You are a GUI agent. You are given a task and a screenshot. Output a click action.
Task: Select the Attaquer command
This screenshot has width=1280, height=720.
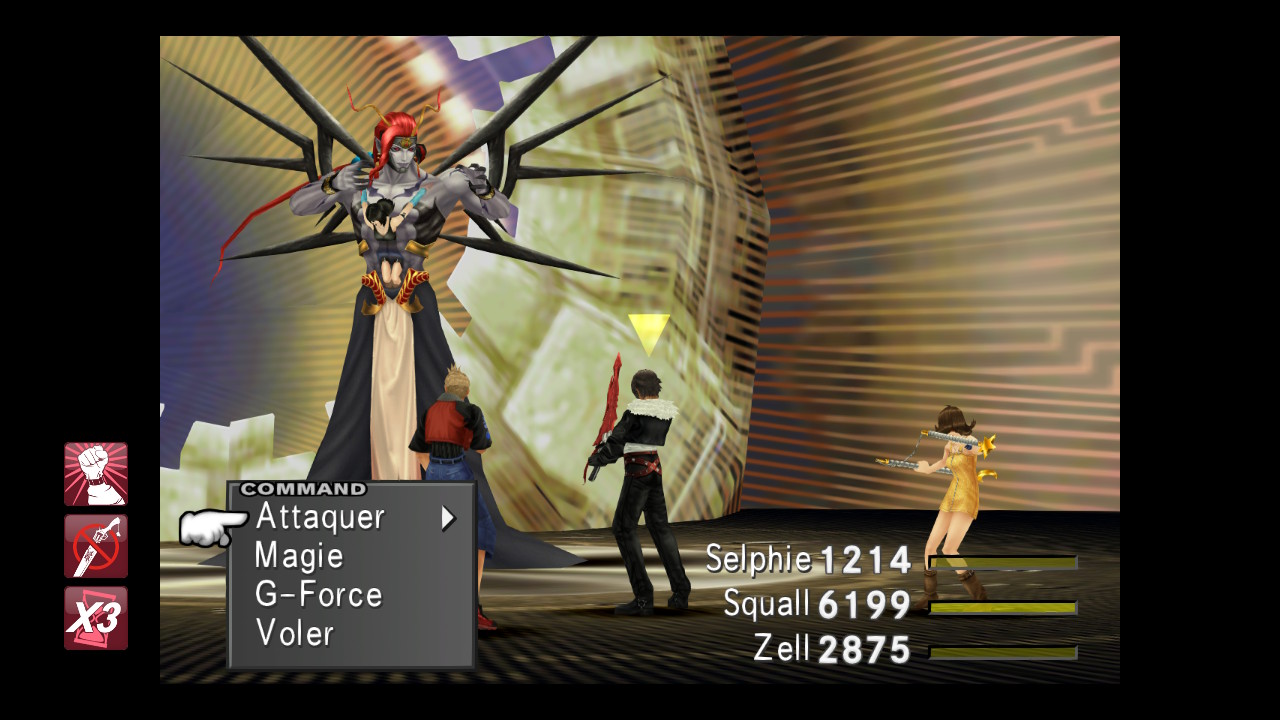click(320, 517)
